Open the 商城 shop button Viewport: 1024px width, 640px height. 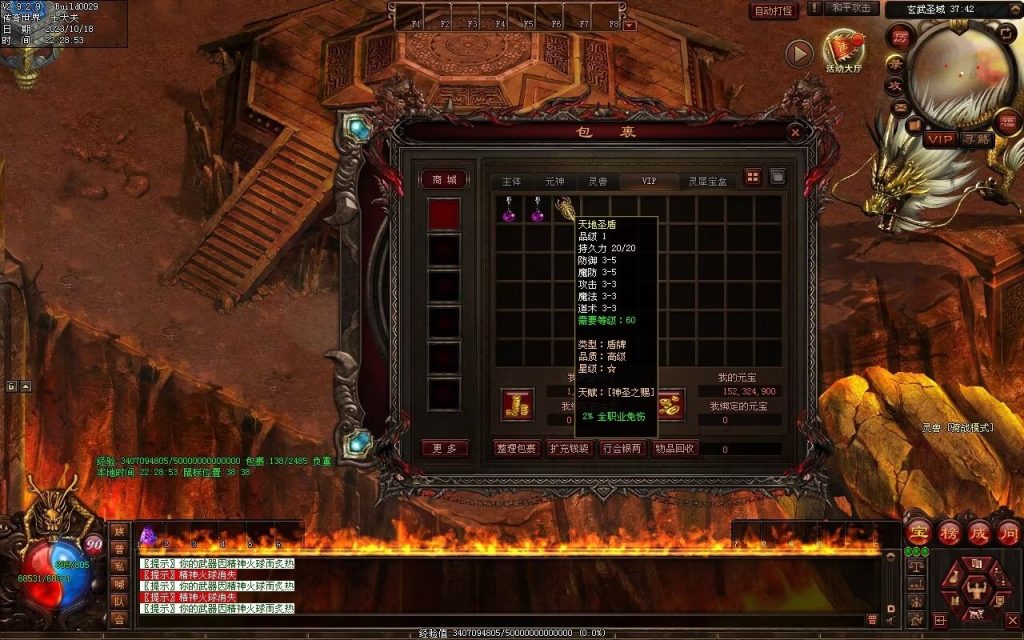444,180
